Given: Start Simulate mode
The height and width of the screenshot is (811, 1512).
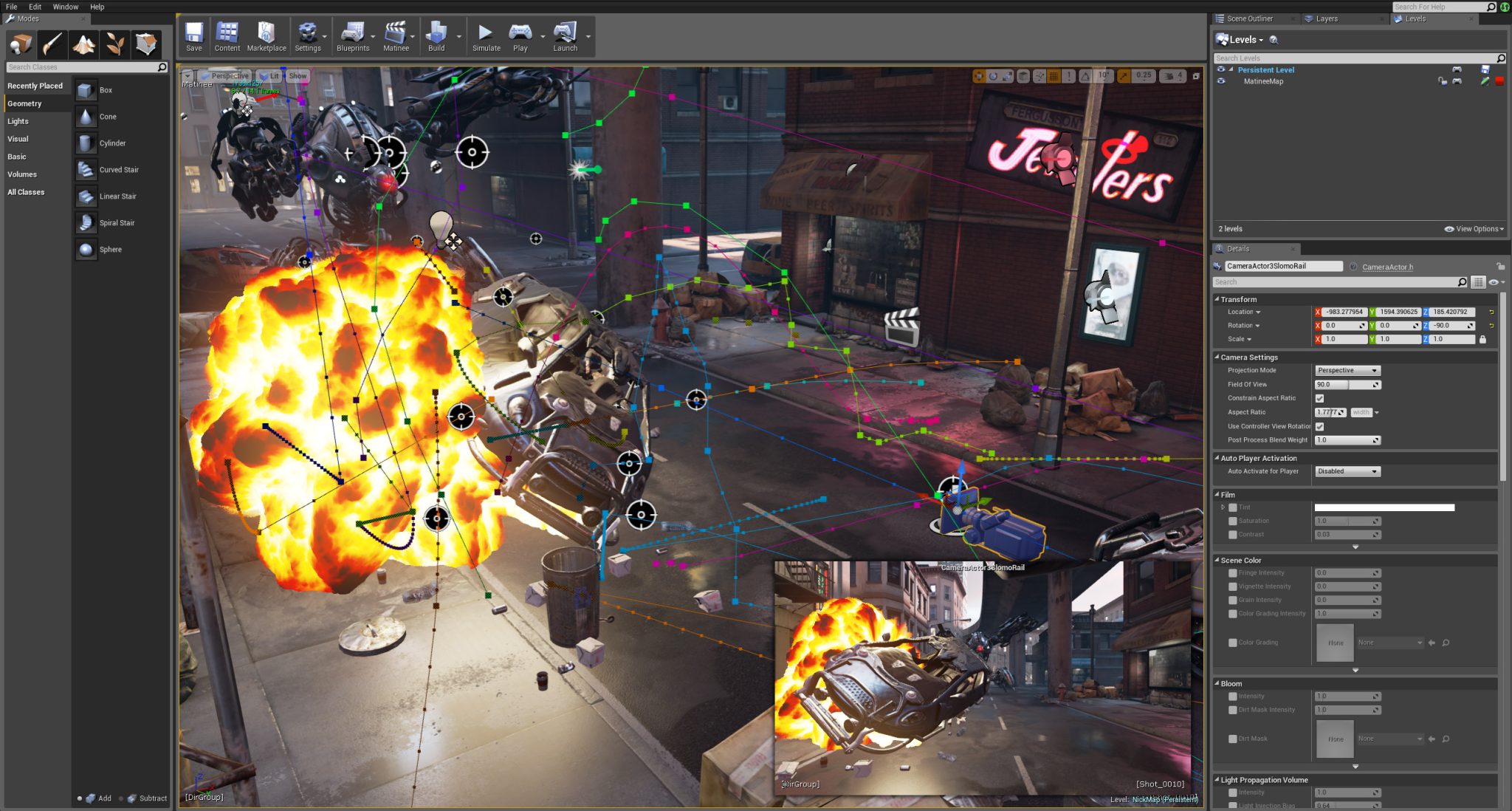Looking at the screenshot, I should pos(486,37).
